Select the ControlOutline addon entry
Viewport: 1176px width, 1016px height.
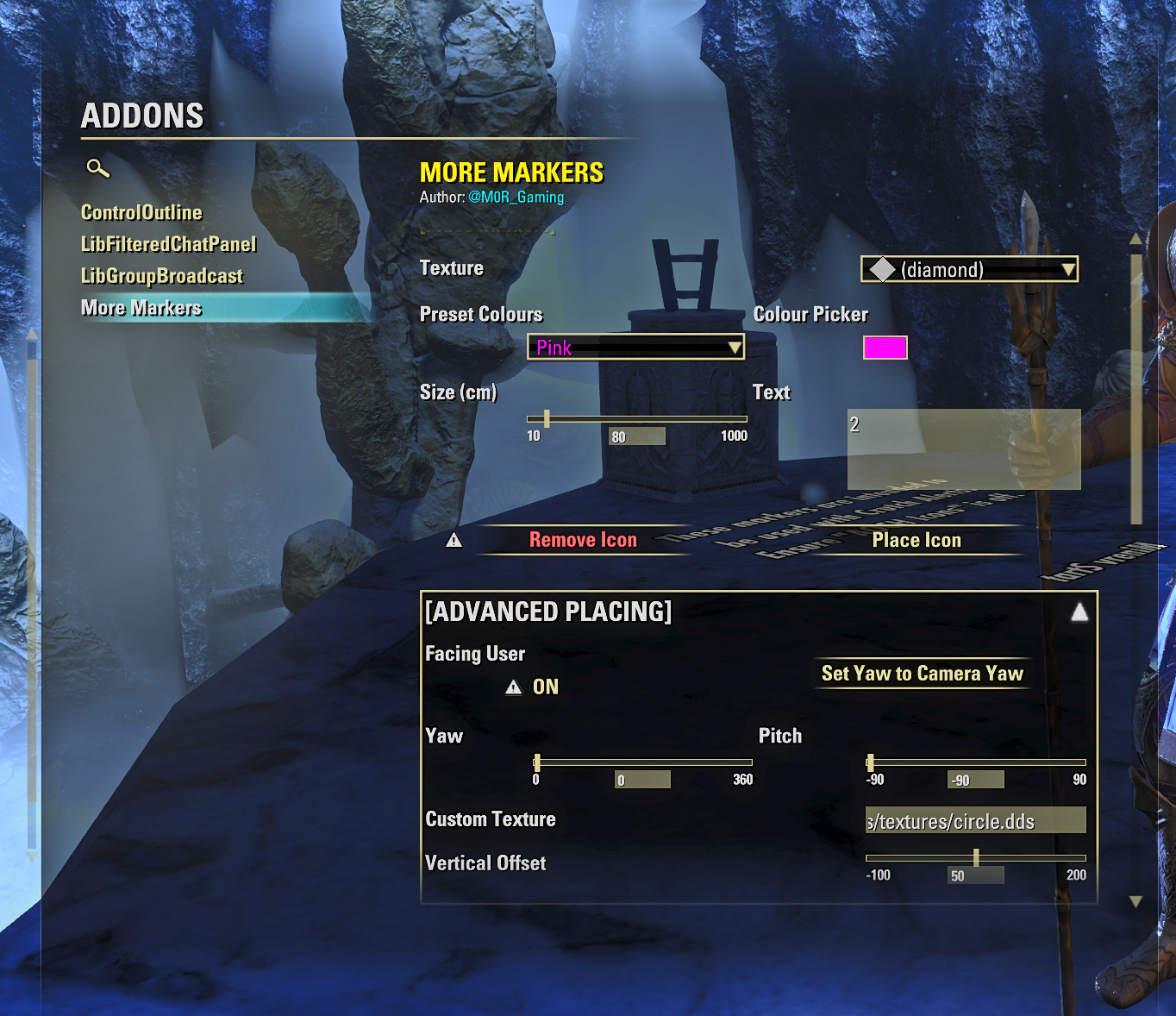141,212
